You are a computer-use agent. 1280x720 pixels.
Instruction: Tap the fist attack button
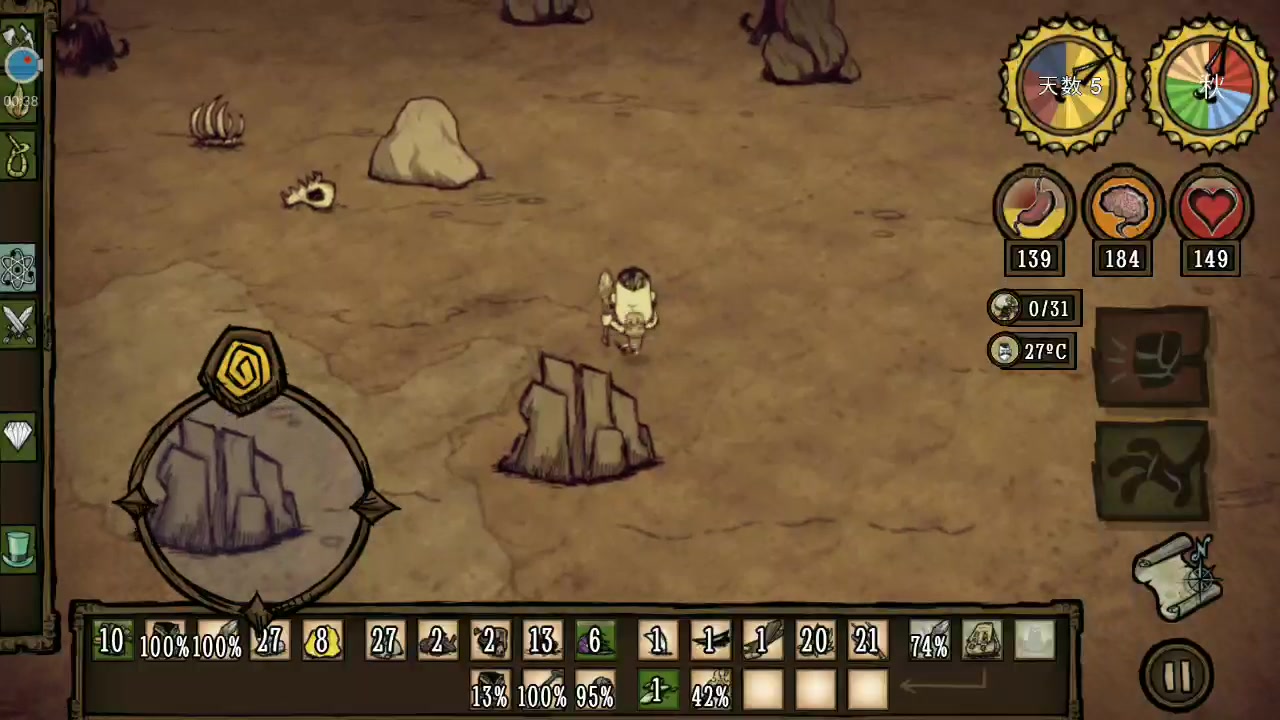tap(1152, 356)
